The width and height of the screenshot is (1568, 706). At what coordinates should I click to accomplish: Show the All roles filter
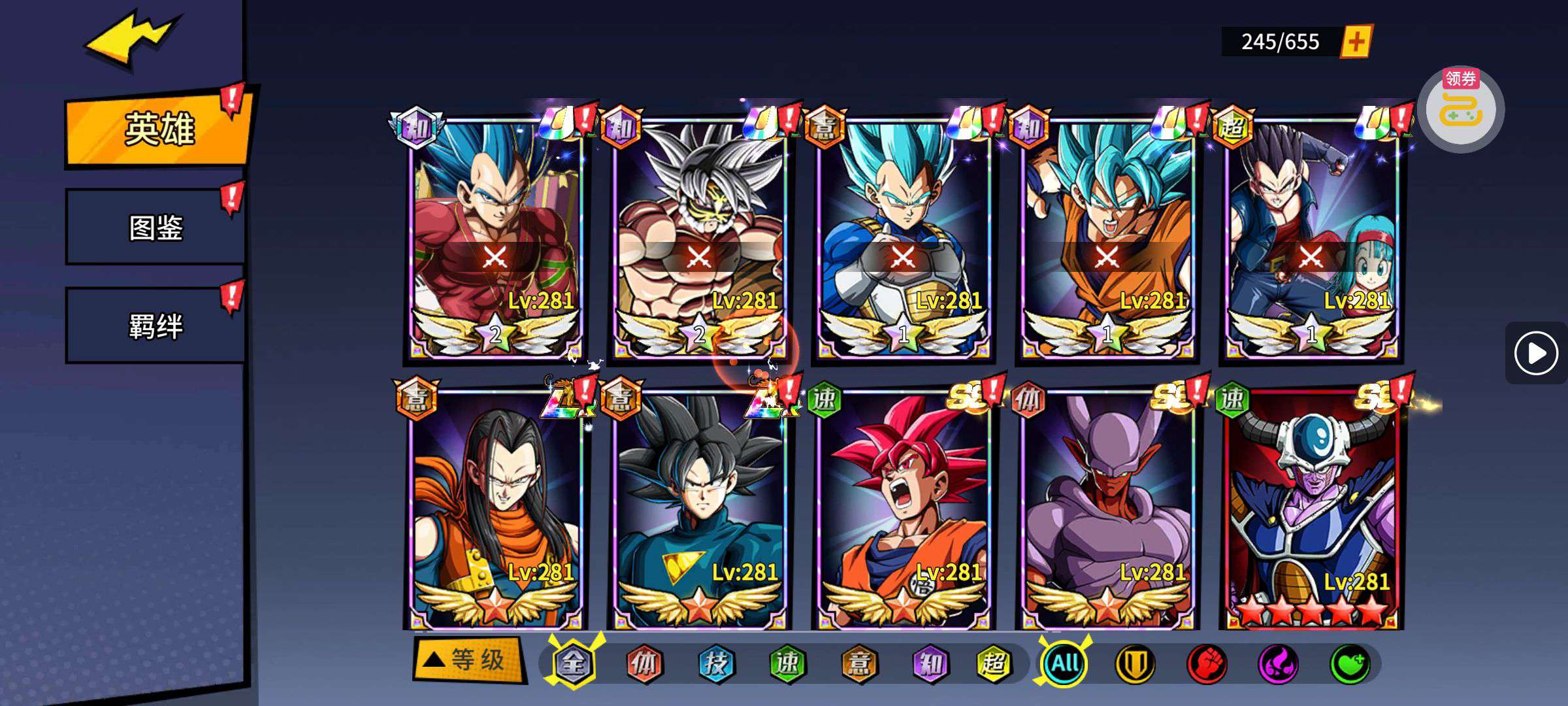[1065, 663]
